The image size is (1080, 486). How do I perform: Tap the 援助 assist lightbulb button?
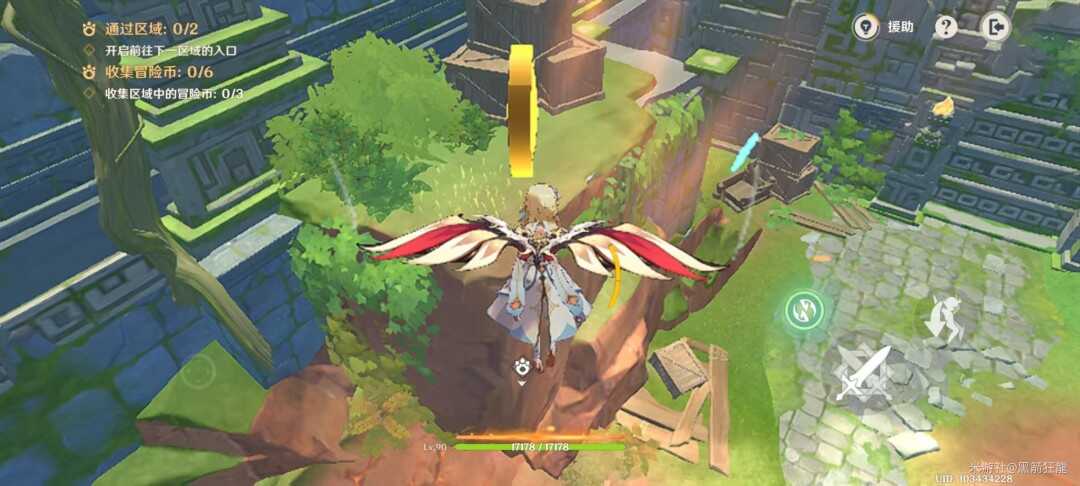pos(866,27)
